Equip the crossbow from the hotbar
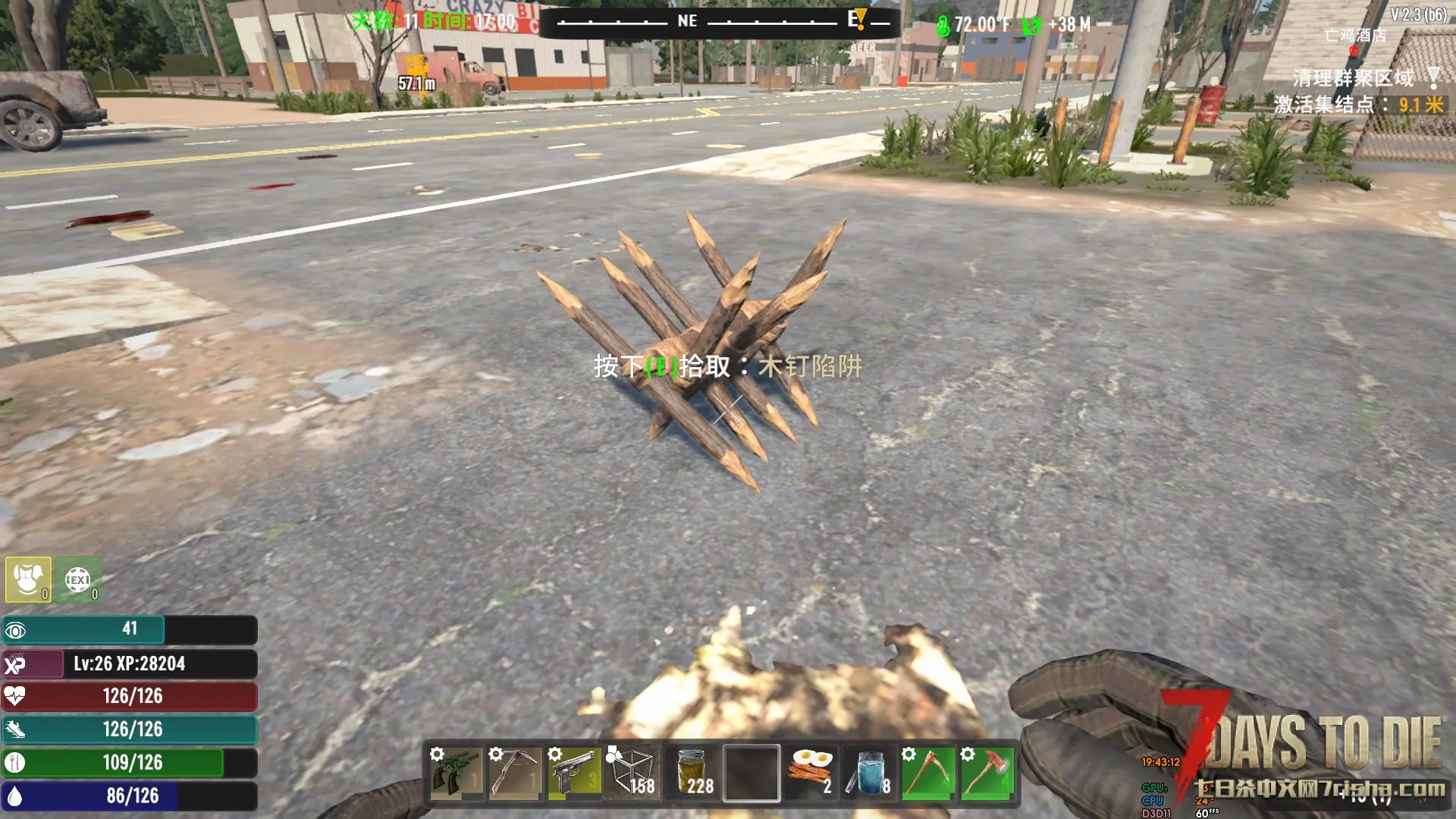 click(x=515, y=773)
